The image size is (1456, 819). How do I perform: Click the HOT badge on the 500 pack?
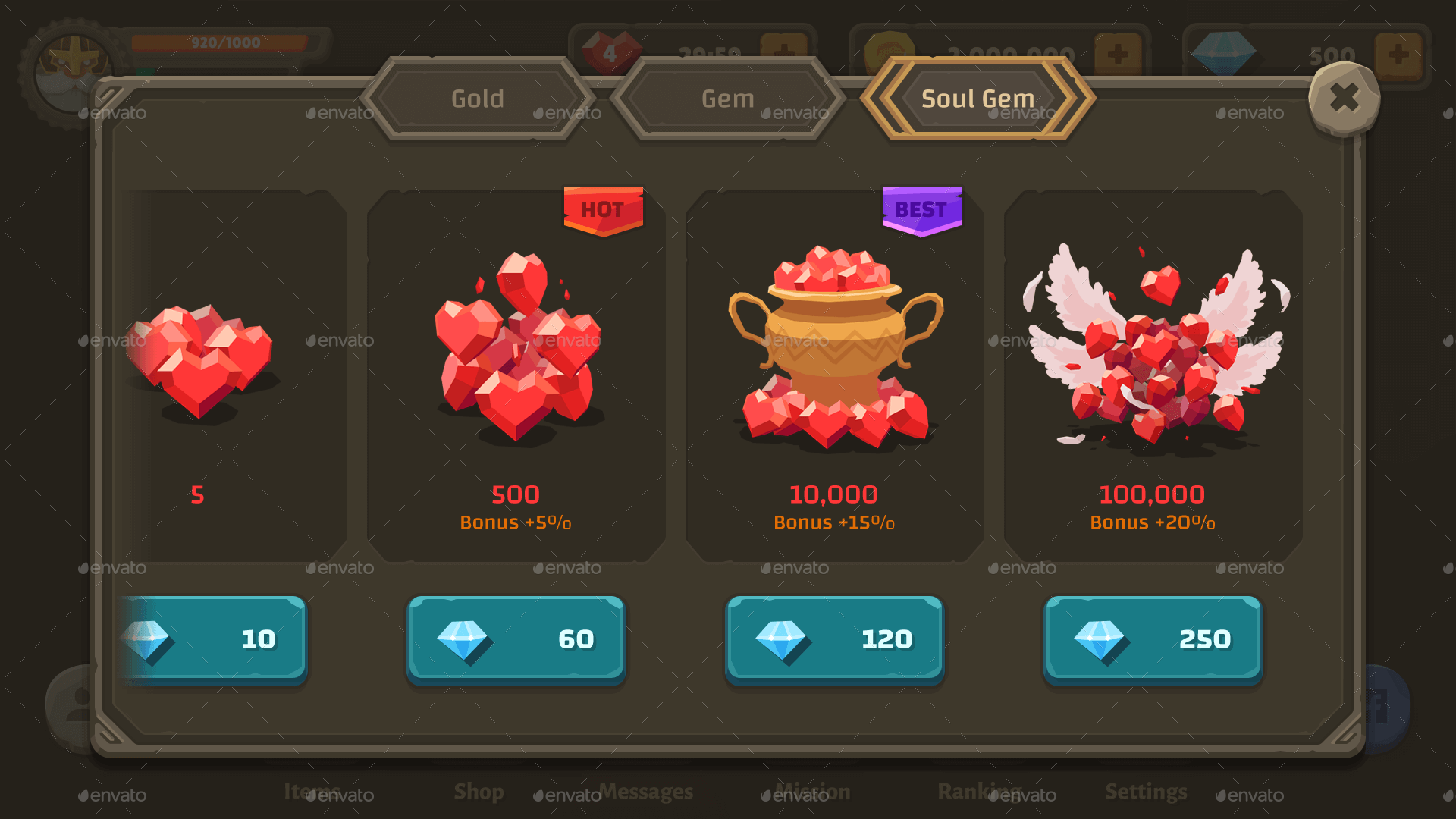[x=603, y=210]
